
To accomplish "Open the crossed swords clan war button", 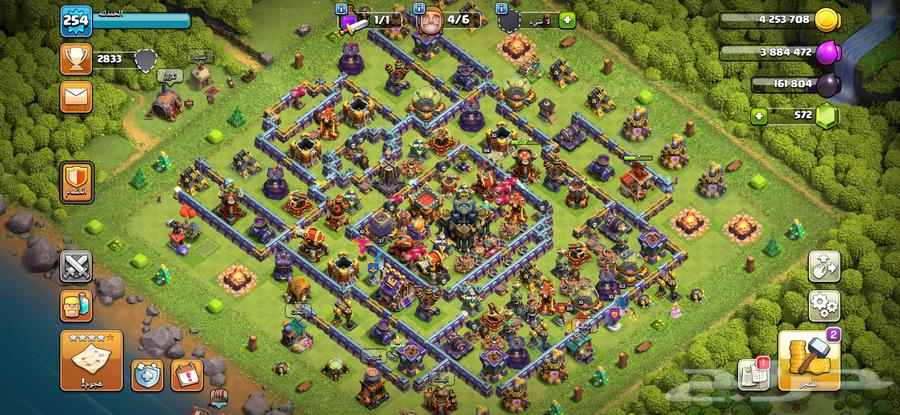I will point(77,265).
